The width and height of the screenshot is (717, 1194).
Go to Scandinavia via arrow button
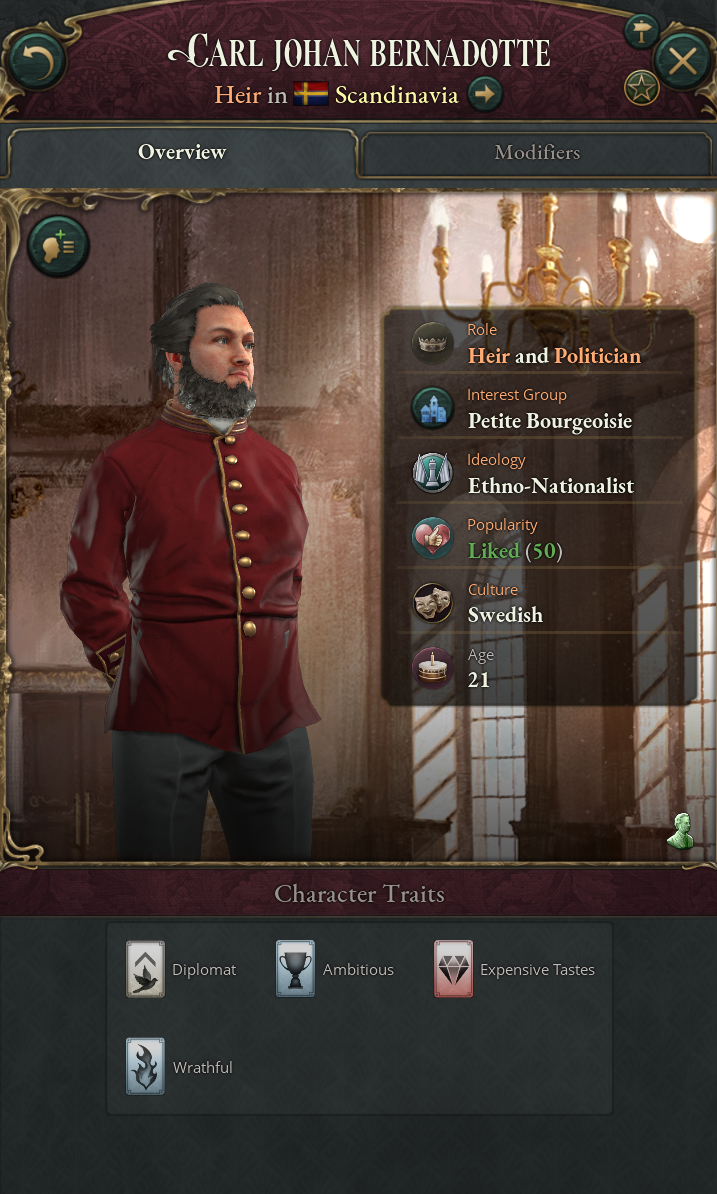coord(485,95)
